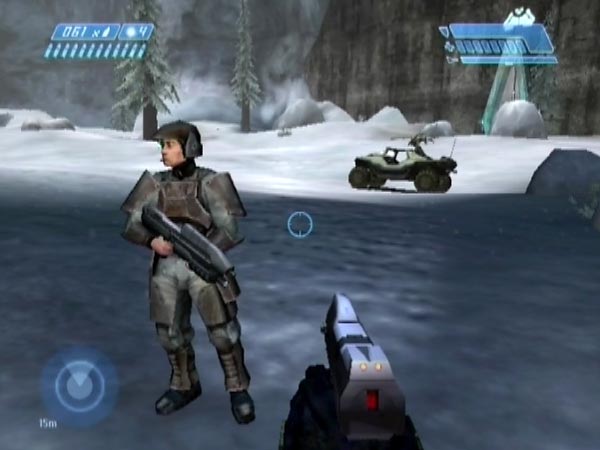Click the circular motion tracker radar
The height and width of the screenshot is (450, 600).
[79, 386]
